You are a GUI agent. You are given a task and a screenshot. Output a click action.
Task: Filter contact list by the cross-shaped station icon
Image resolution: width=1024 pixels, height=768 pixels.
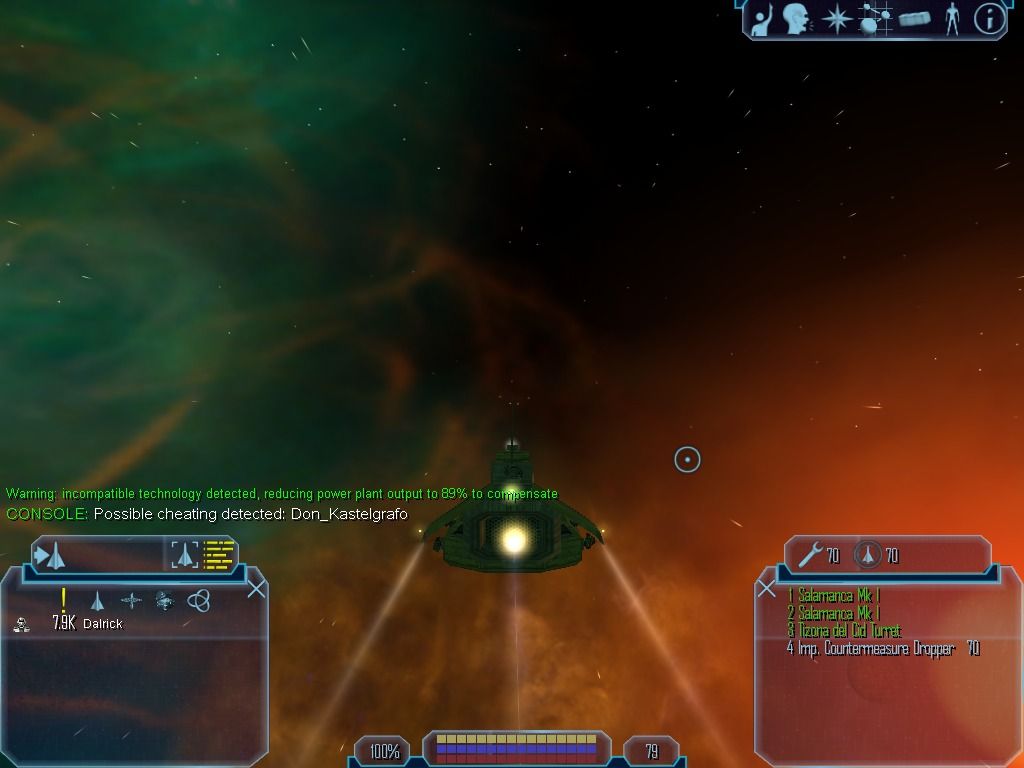(x=131, y=600)
